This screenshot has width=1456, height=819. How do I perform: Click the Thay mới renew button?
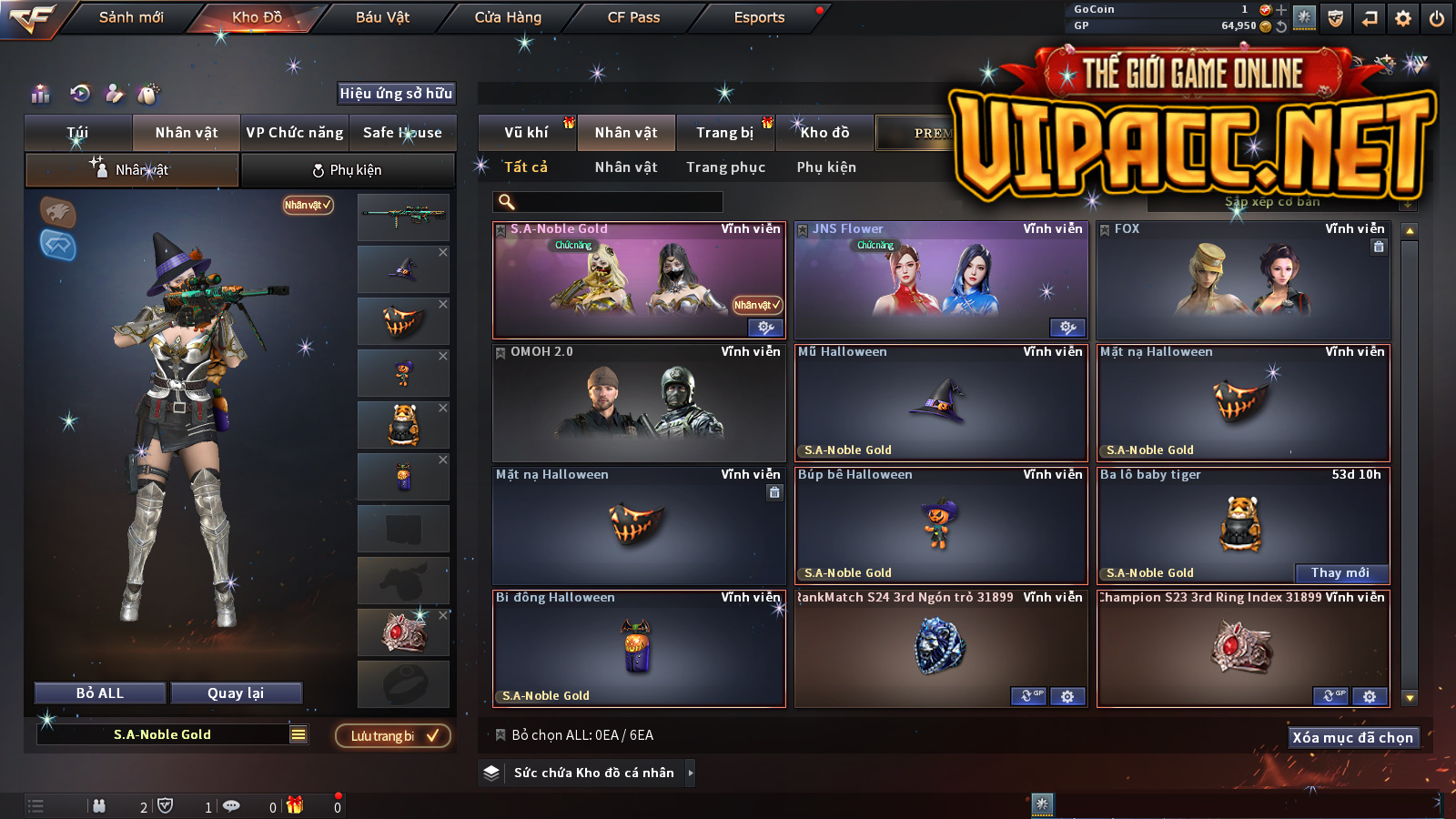click(1340, 572)
